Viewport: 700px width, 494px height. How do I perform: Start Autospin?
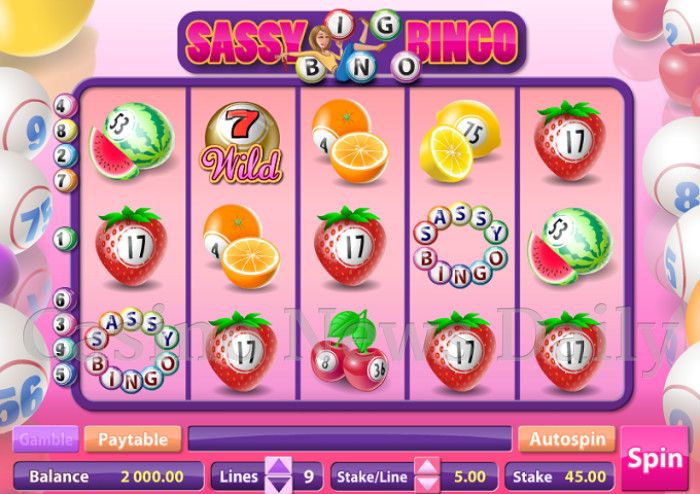(566, 439)
